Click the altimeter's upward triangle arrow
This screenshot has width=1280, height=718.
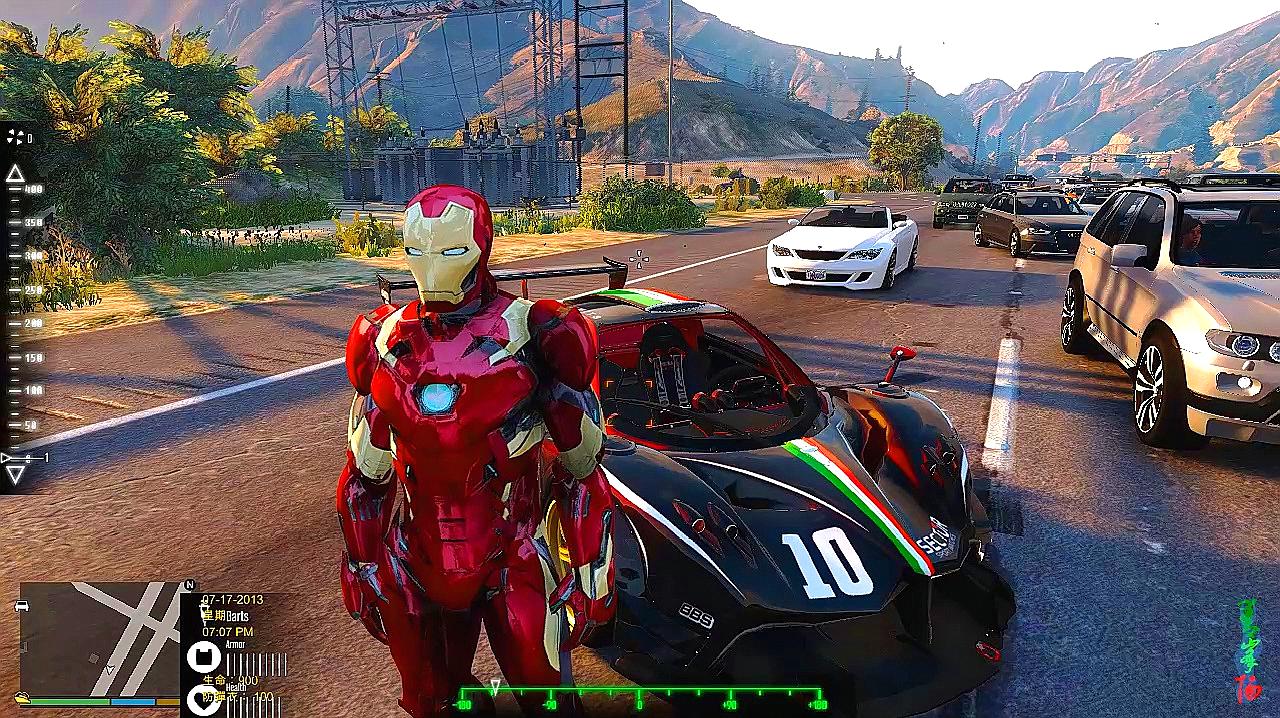click(15, 173)
